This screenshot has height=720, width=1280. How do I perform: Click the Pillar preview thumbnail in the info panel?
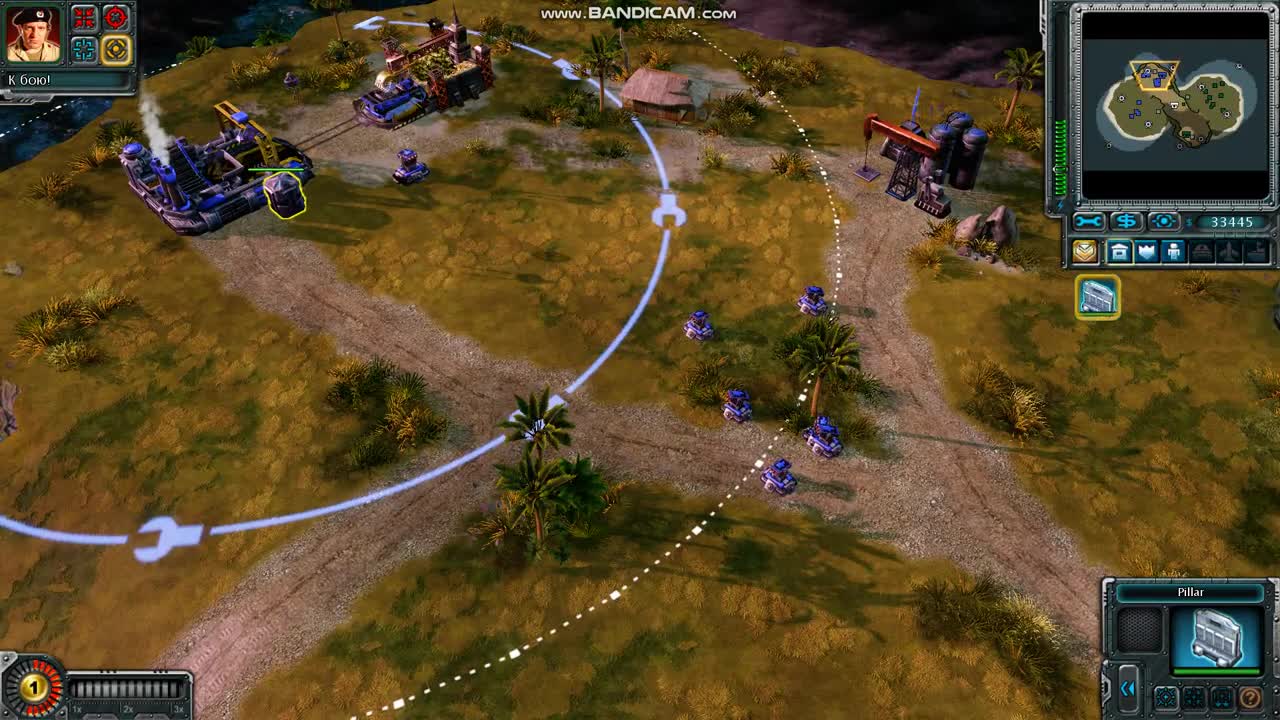(x=1217, y=636)
